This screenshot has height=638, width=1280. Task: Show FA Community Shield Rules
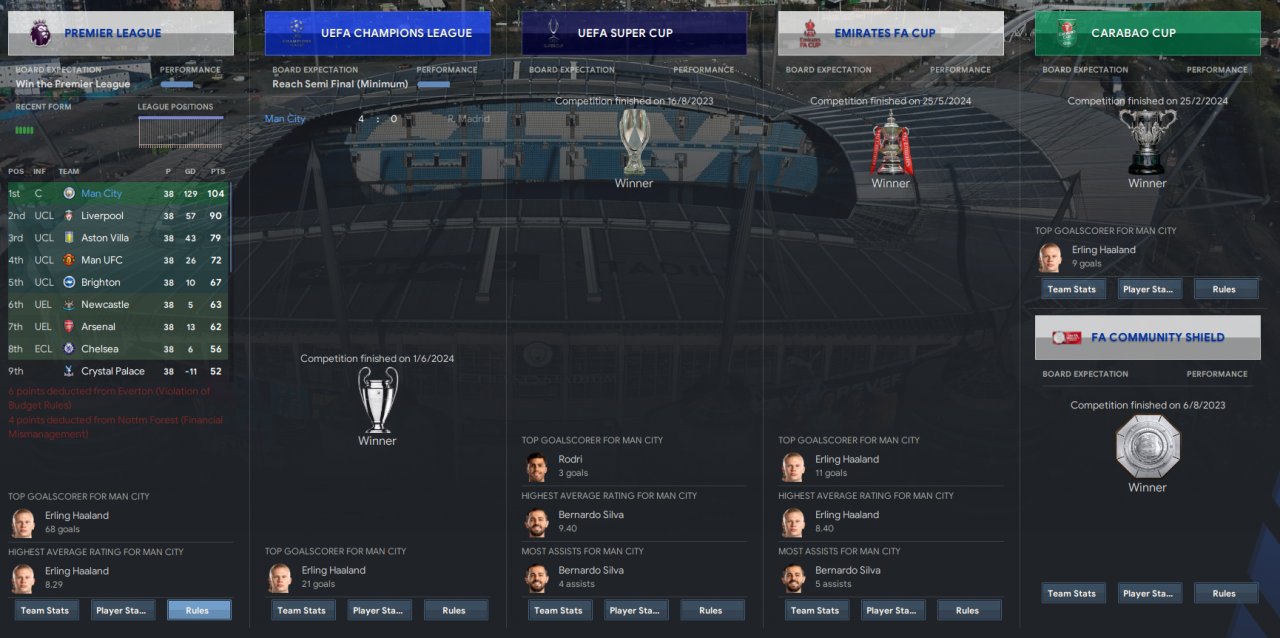1225,593
